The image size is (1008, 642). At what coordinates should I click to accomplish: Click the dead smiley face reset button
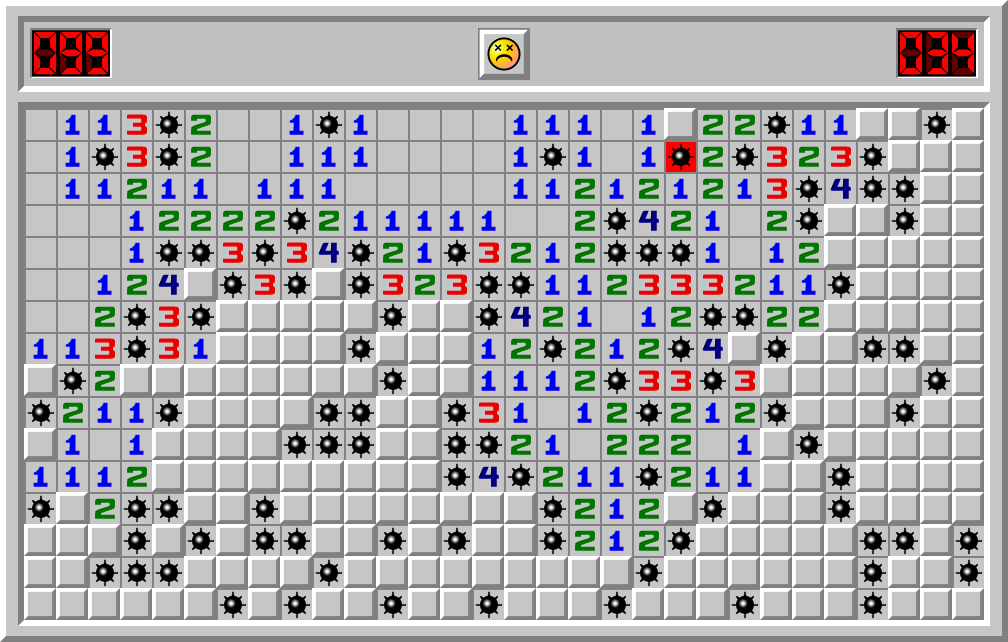[504, 54]
